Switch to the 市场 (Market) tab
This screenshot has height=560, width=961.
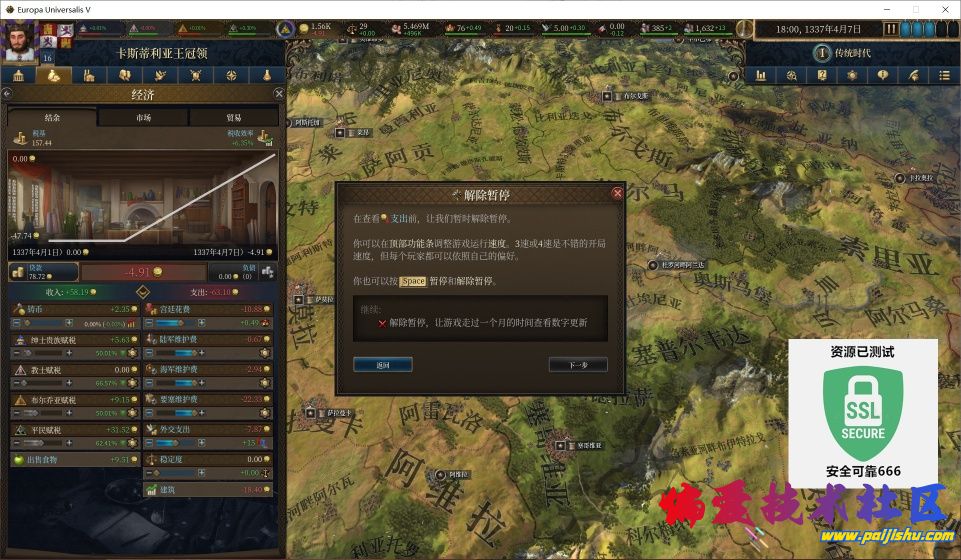(144, 118)
